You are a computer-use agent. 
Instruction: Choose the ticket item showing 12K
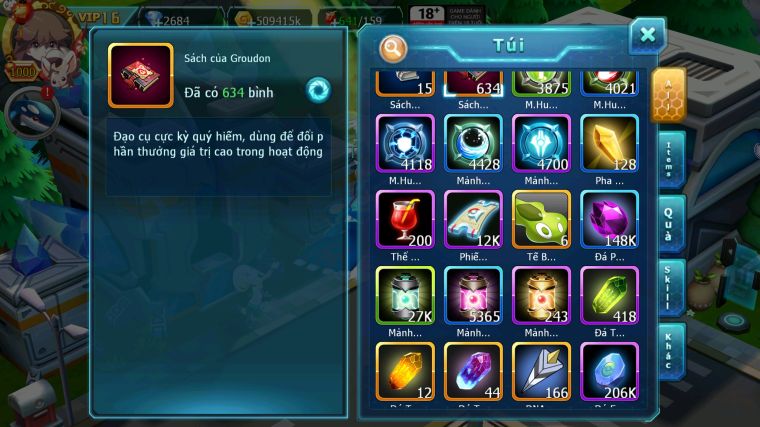(473, 219)
